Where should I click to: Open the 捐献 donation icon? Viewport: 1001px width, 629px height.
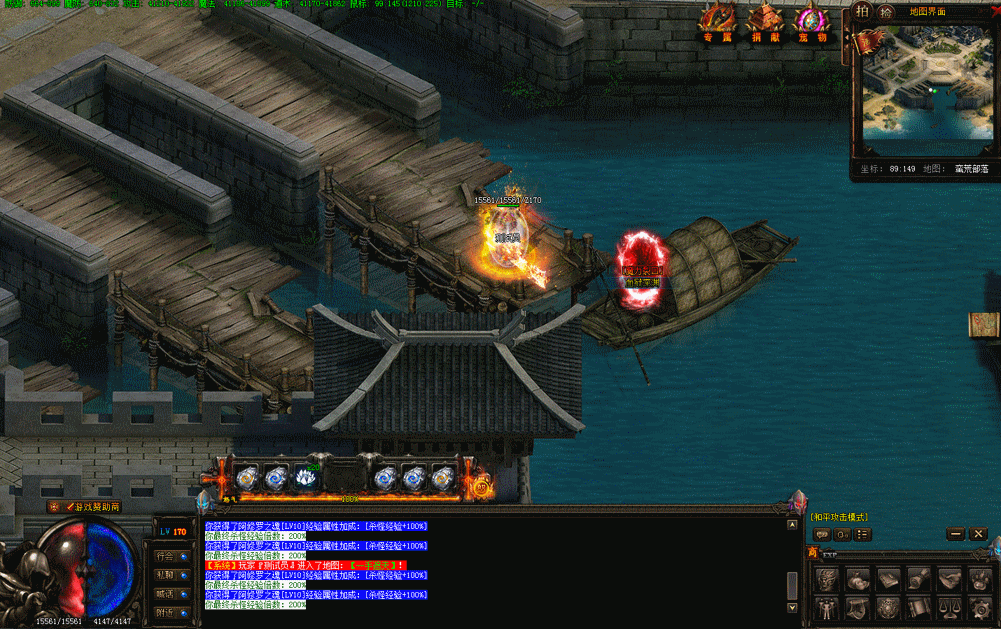coord(765,20)
